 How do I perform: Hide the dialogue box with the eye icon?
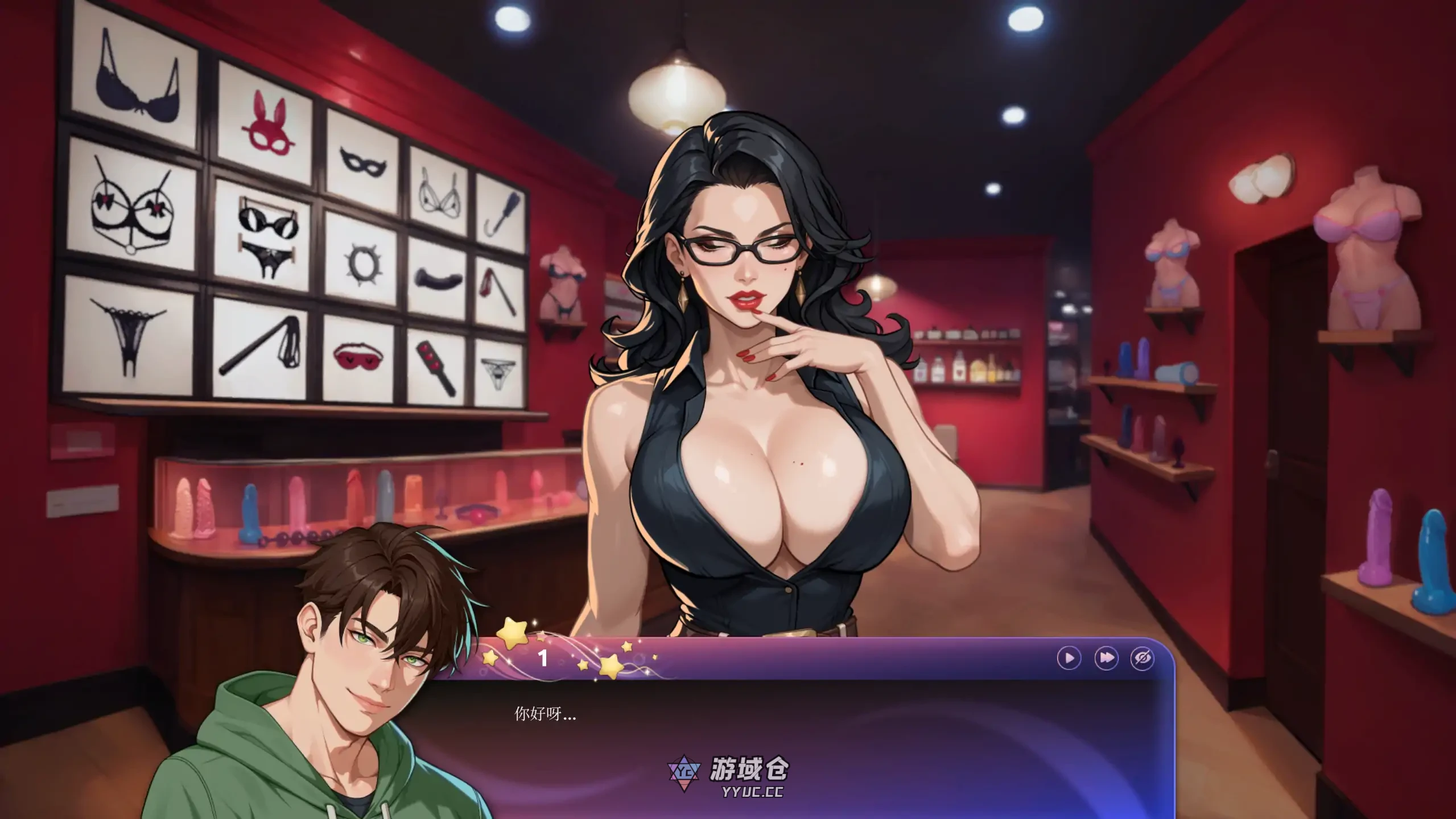pyautogui.click(x=1142, y=659)
